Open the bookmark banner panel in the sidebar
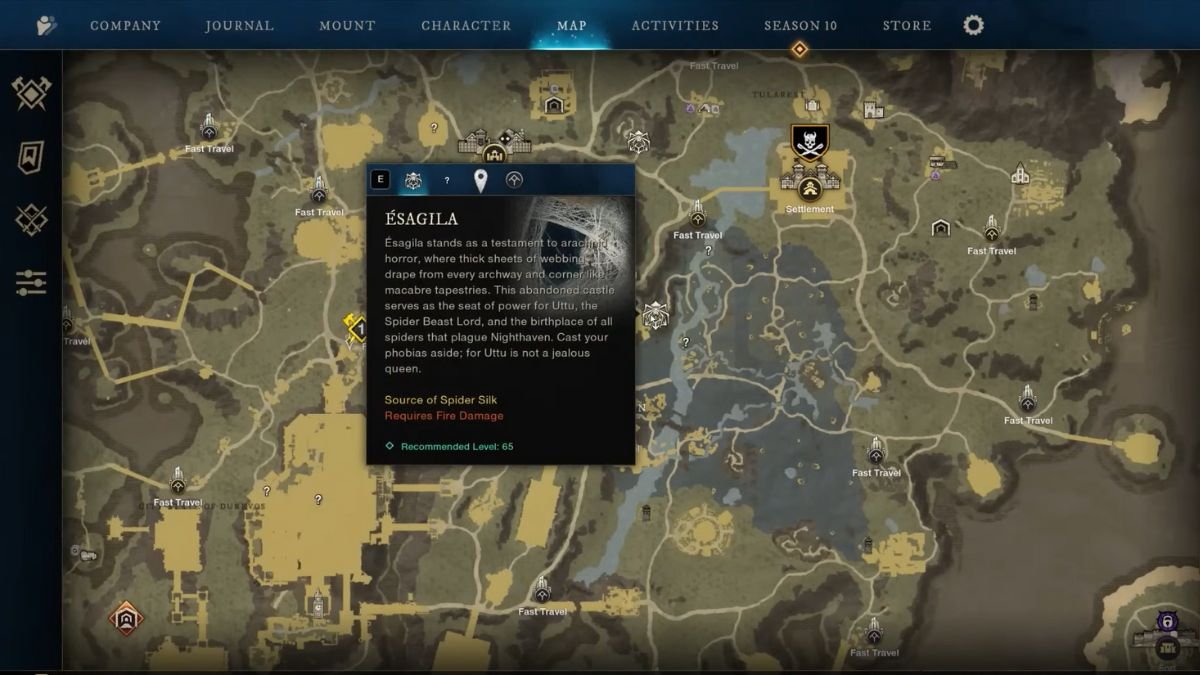The image size is (1200, 675). pos(31,157)
